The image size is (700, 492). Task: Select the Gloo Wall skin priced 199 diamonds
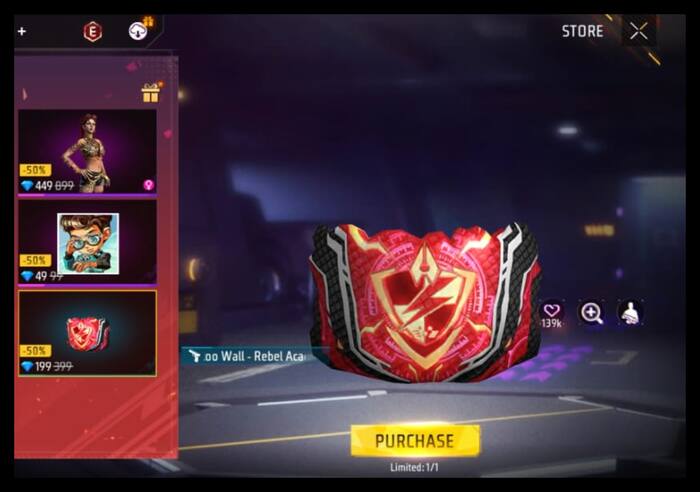[x=87, y=333]
